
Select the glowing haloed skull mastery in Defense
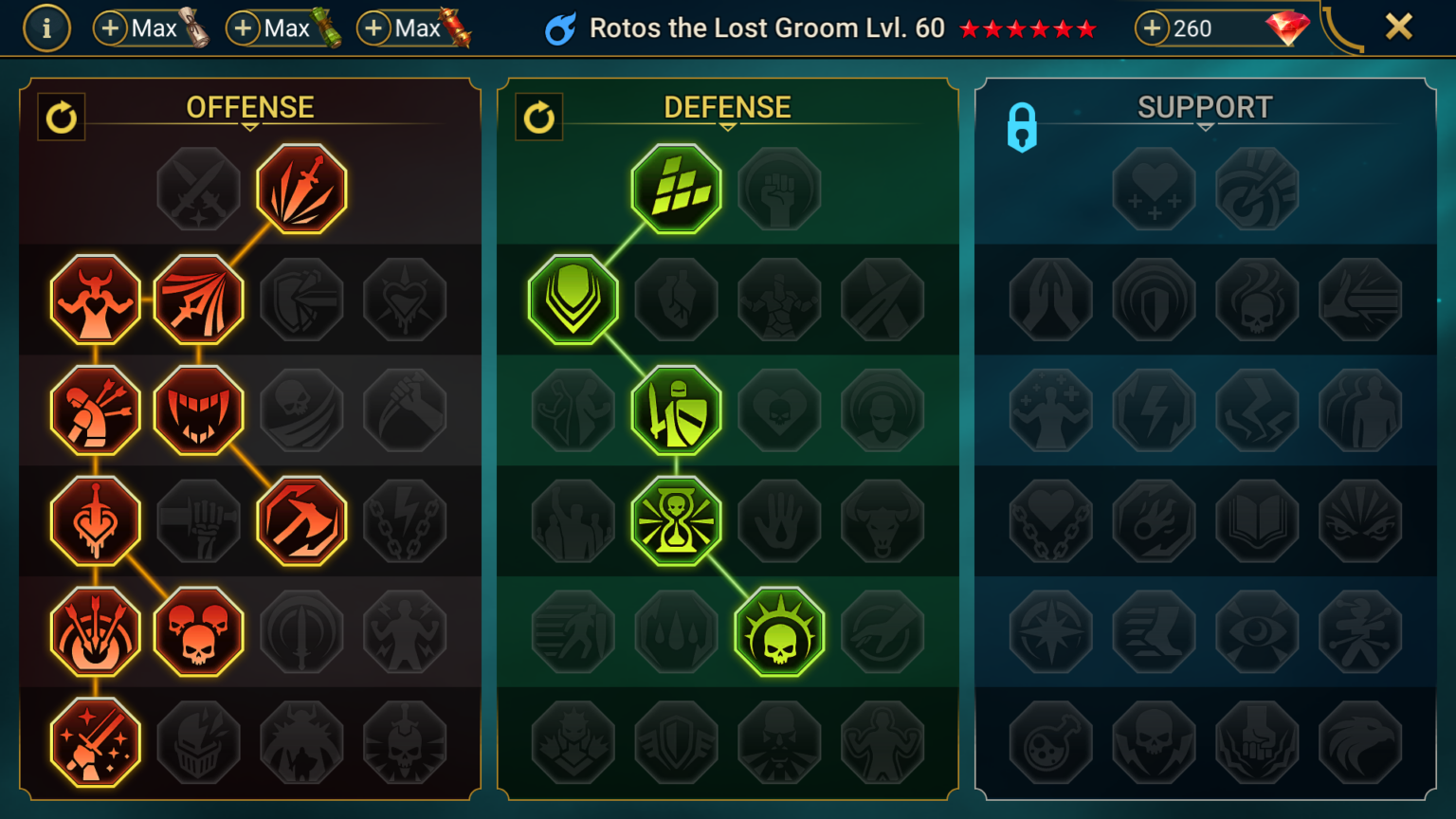point(777,631)
